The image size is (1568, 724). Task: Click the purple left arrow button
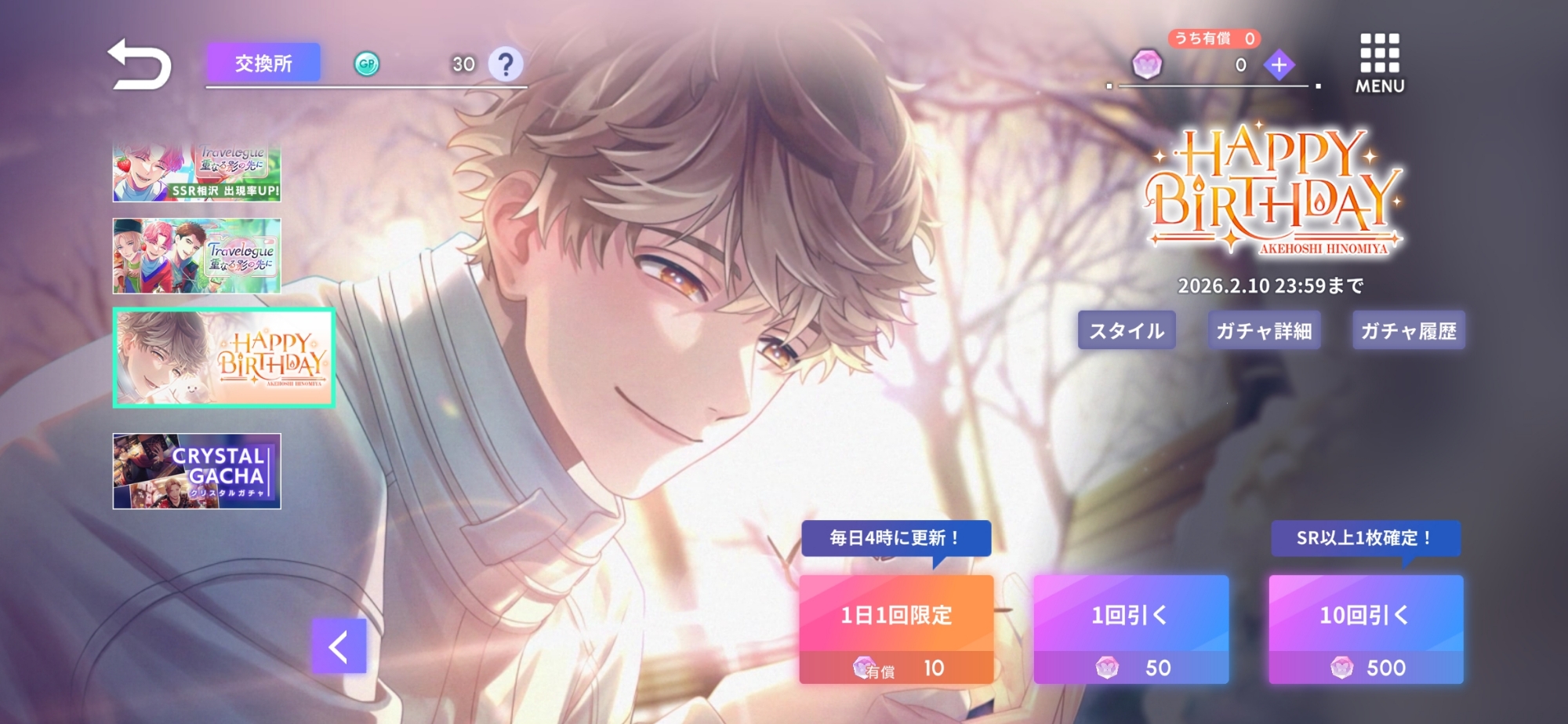coord(339,646)
